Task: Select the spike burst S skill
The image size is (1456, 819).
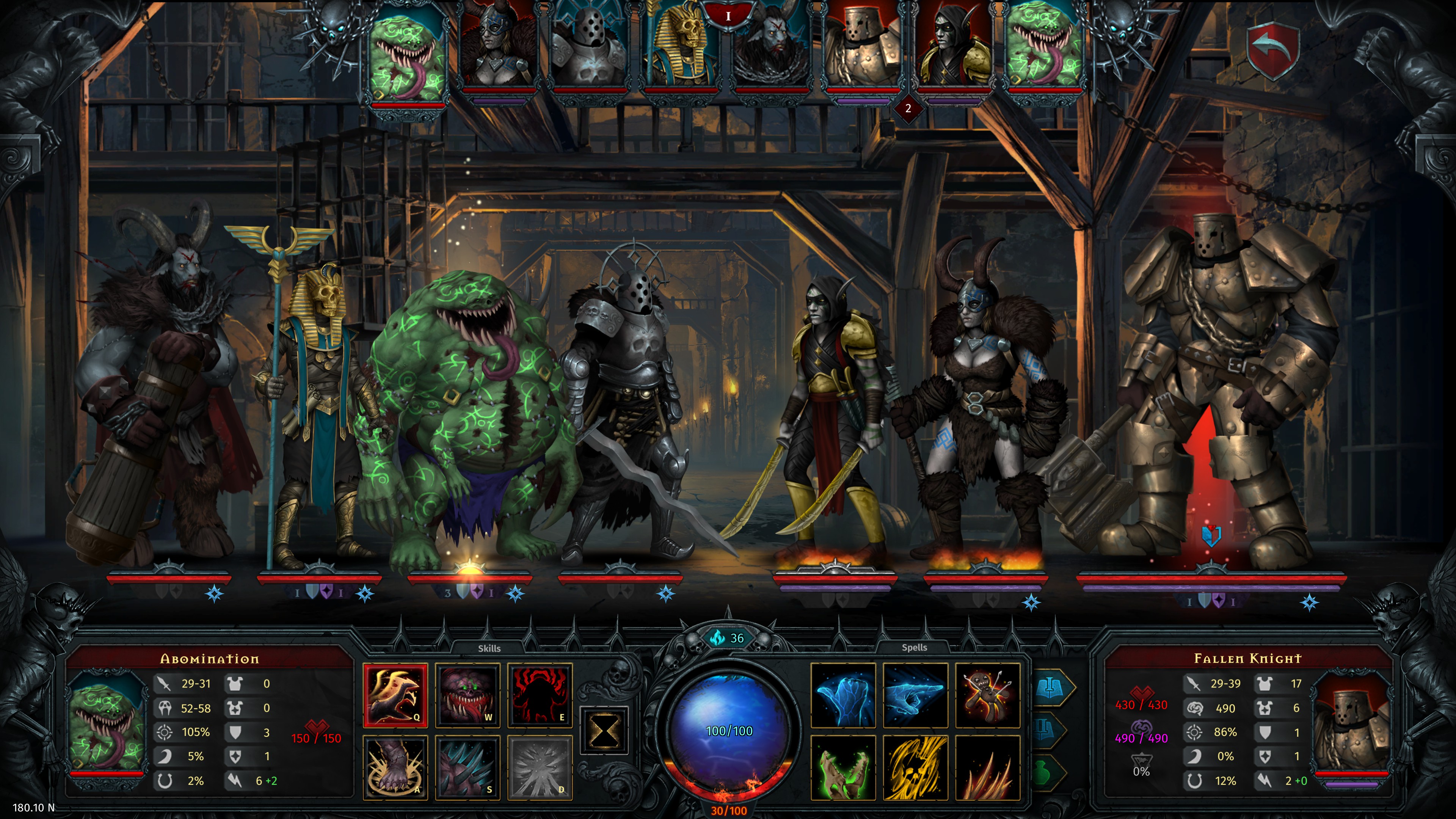Action: 468,767
